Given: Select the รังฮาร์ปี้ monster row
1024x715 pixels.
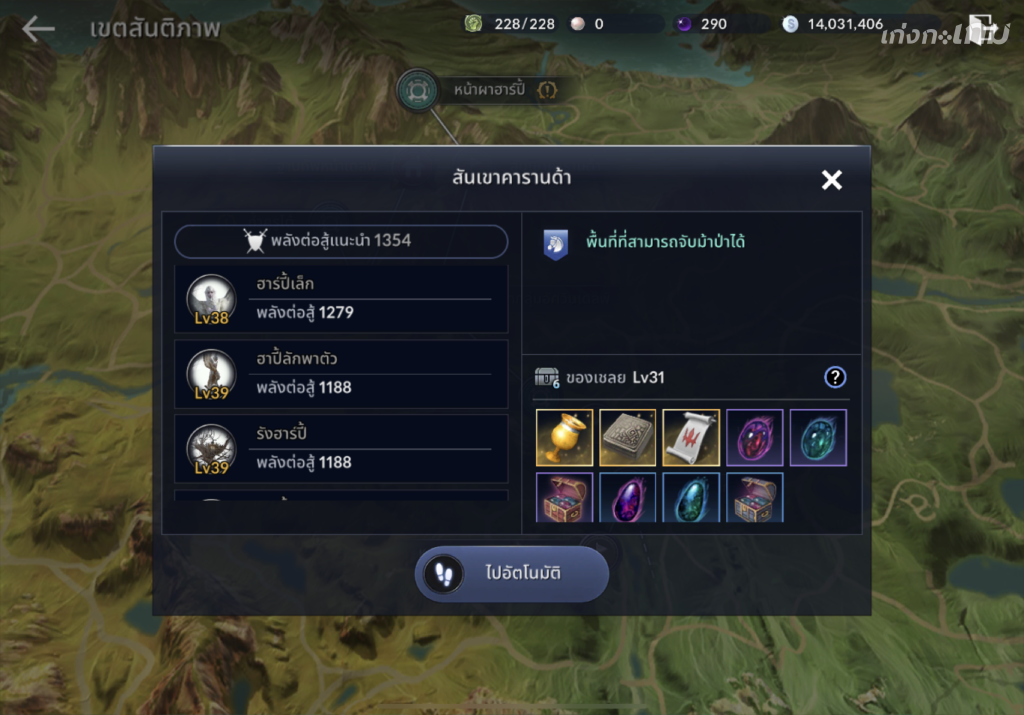Looking at the screenshot, I should click(341, 449).
